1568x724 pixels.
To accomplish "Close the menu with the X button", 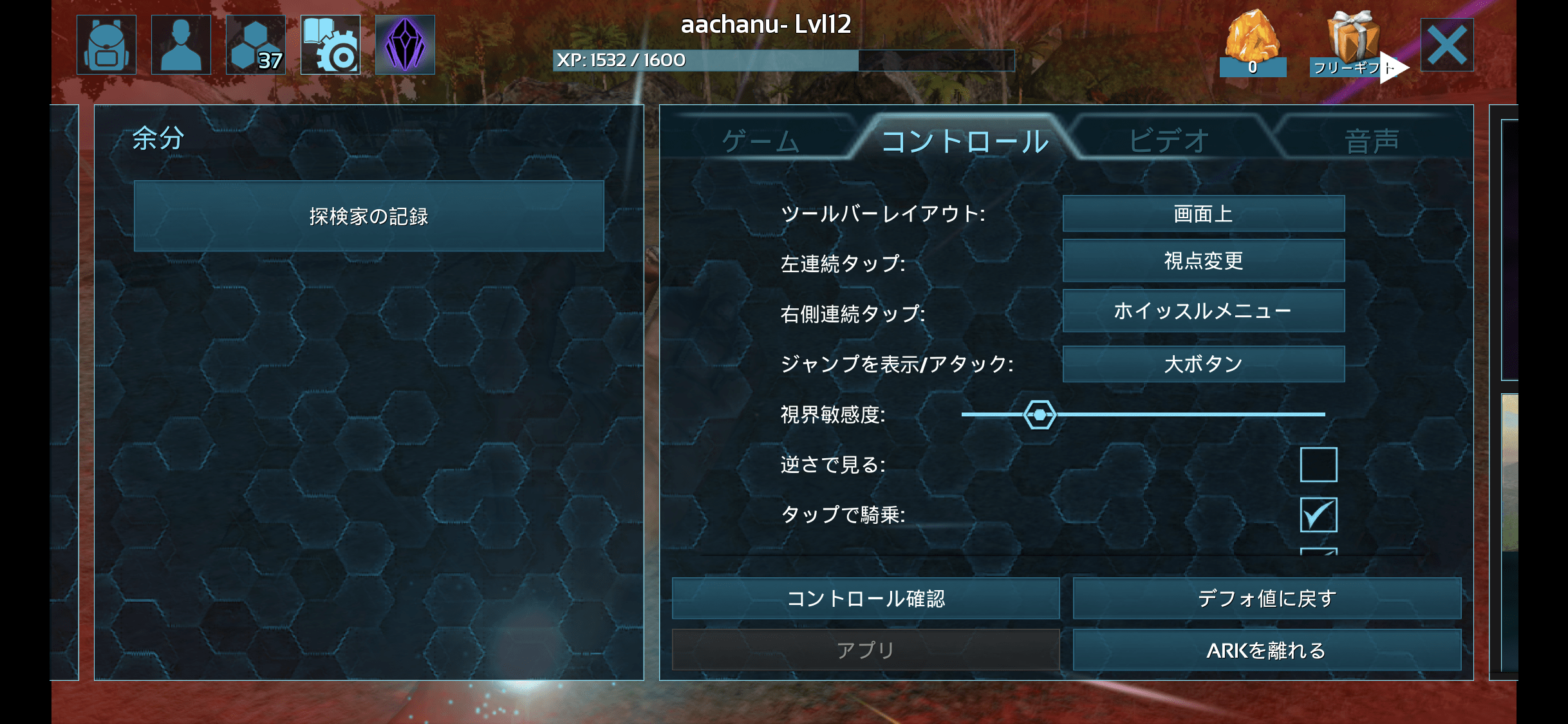I will click(1446, 45).
